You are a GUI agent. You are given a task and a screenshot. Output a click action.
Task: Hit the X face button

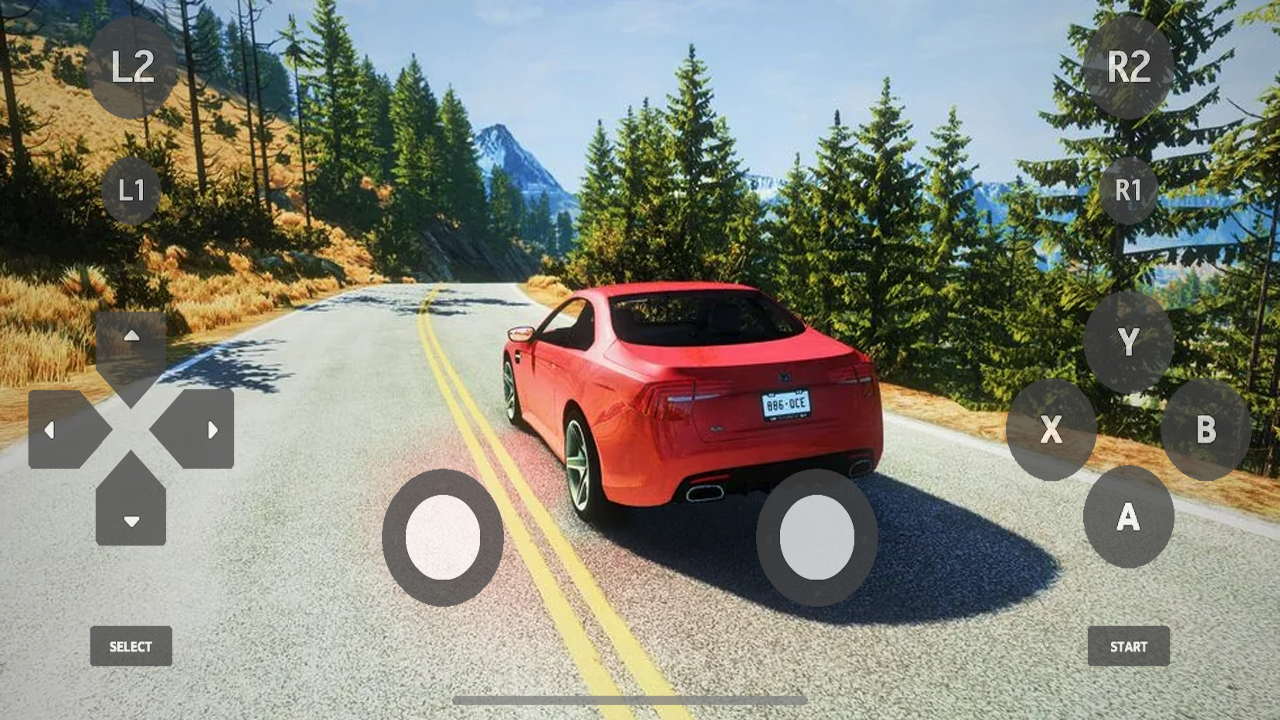click(x=1051, y=430)
